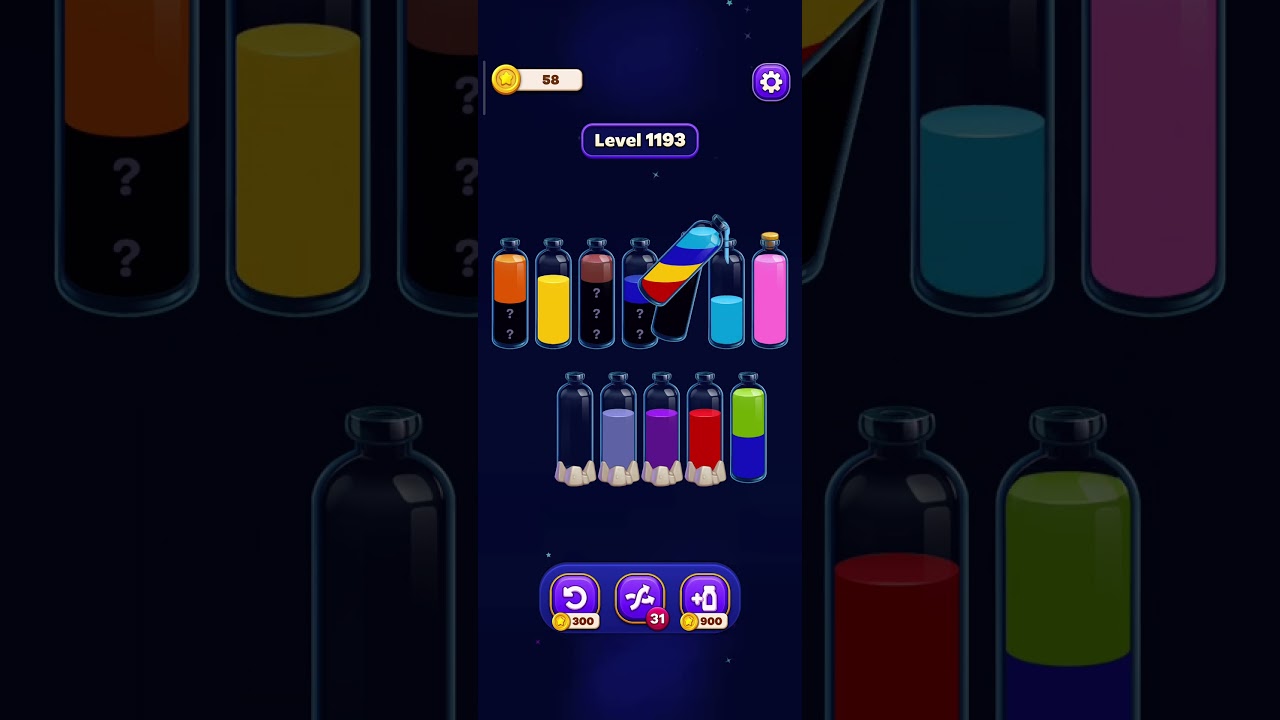Tap the undo move icon
Viewport: 1280px width, 720px height.
tap(574, 597)
